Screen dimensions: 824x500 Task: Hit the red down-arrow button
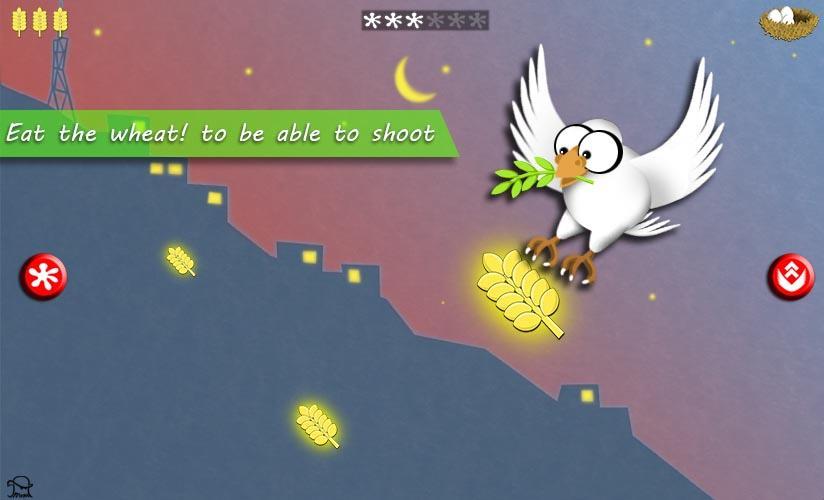(x=790, y=277)
